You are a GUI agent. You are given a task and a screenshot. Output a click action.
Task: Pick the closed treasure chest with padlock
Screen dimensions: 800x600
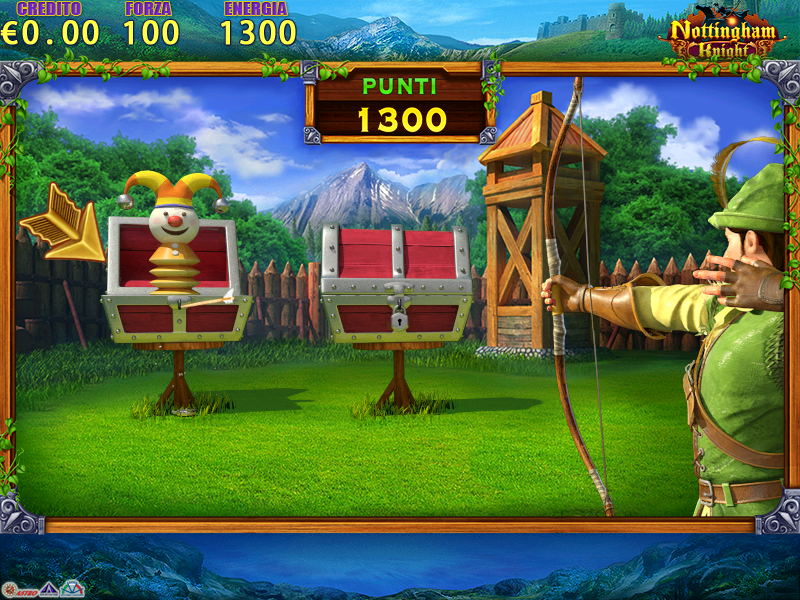coord(396,285)
